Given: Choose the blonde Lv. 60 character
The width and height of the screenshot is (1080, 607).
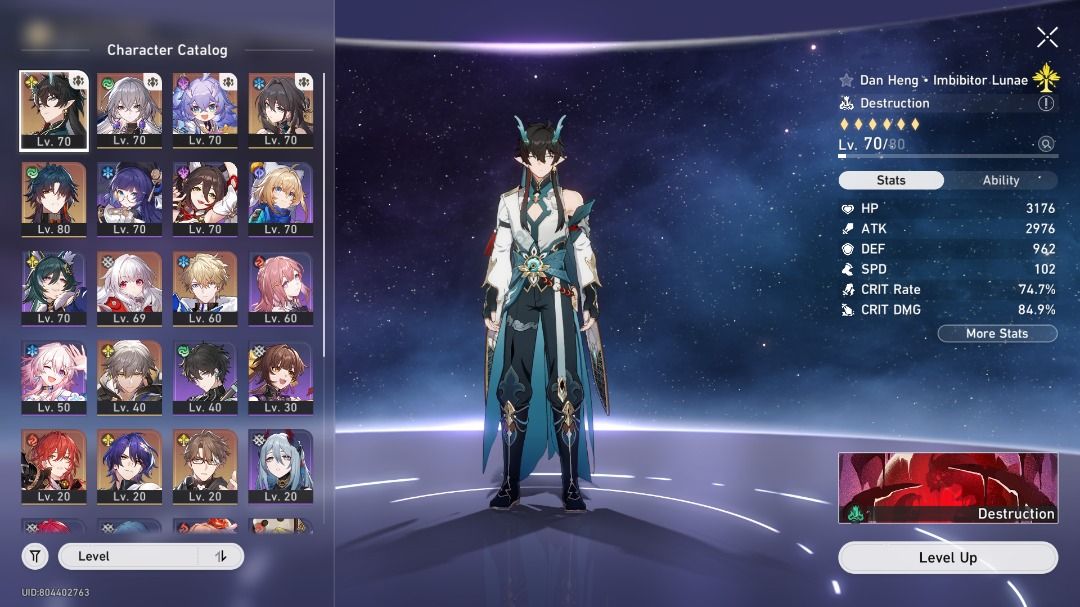Looking at the screenshot, I should pos(205,288).
